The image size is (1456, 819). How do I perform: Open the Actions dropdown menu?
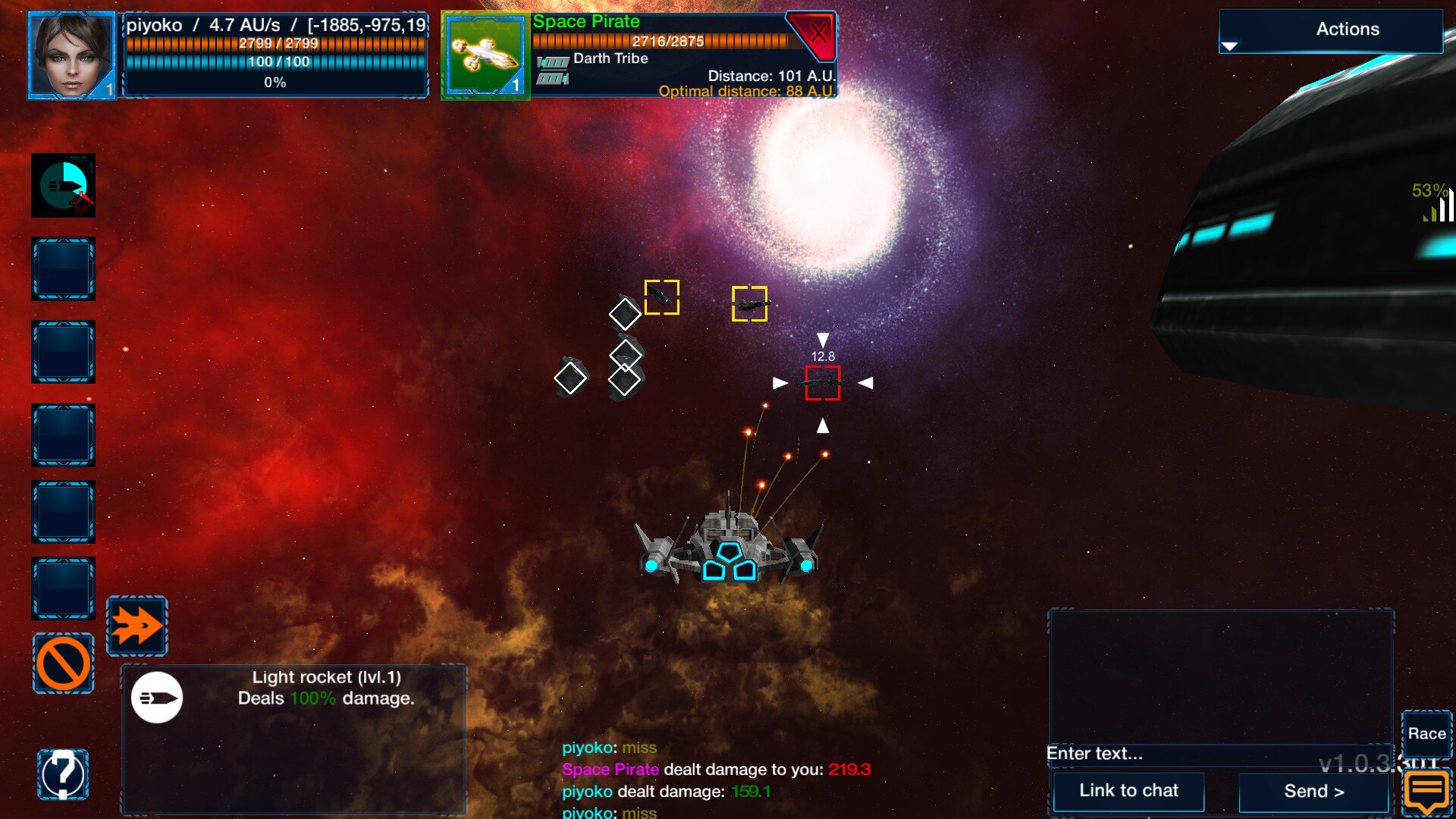1330,30
